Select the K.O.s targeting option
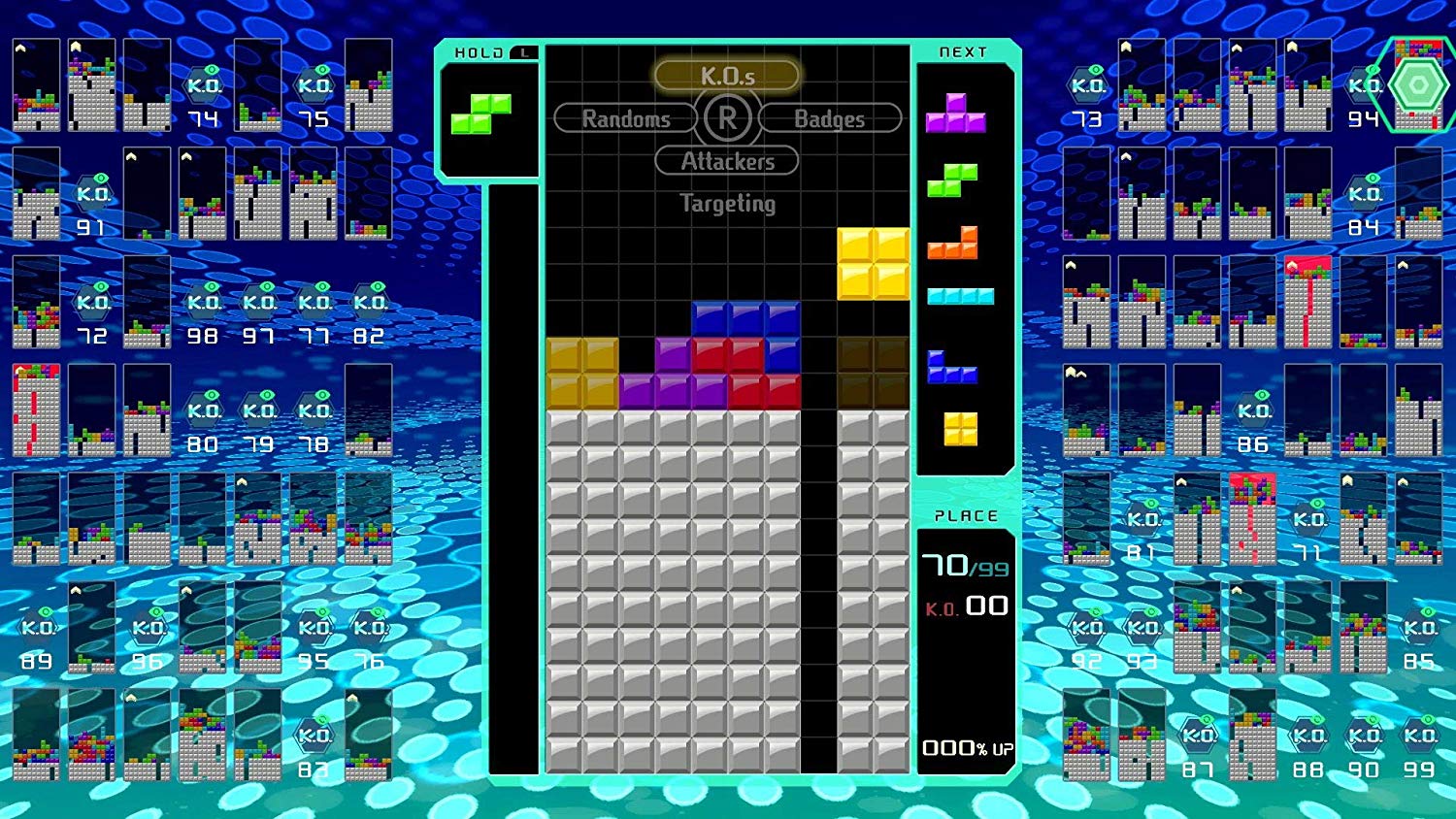The image size is (1456, 819). click(726, 74)
